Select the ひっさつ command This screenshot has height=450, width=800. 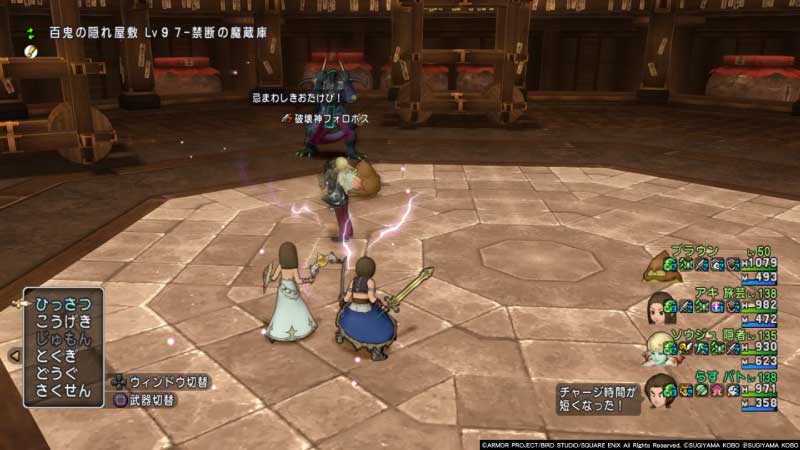click(63, 303)
